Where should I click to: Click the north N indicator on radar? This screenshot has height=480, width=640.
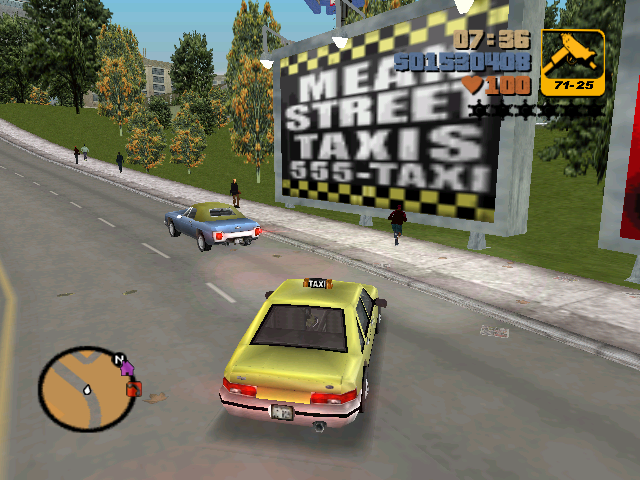(119, 357)
